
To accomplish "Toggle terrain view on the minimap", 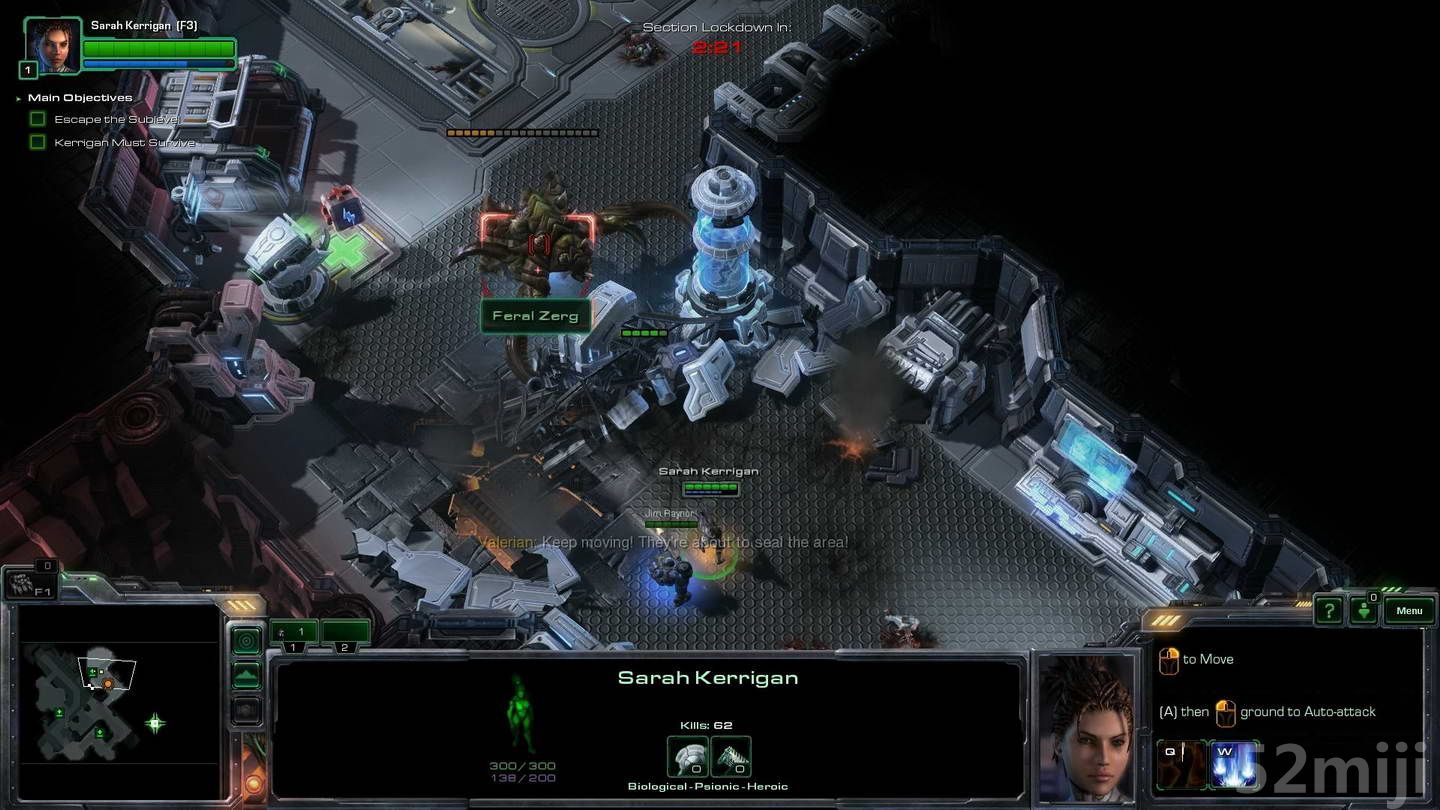I will (246, 674).
